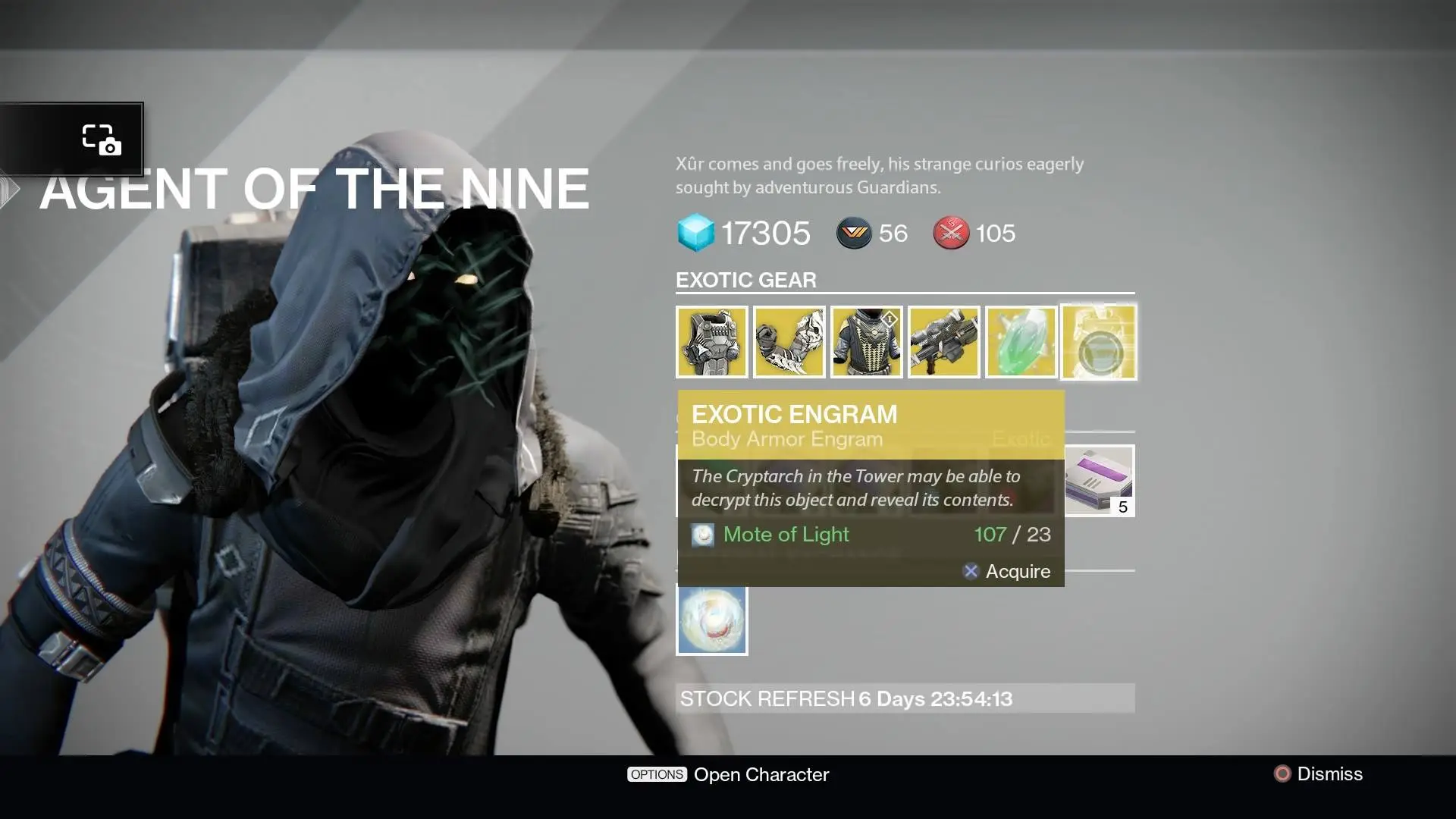Screen dimensions: 1456x819
Task: Click the red crossed-swords currency icon showing 105
Action: [950, 234]
